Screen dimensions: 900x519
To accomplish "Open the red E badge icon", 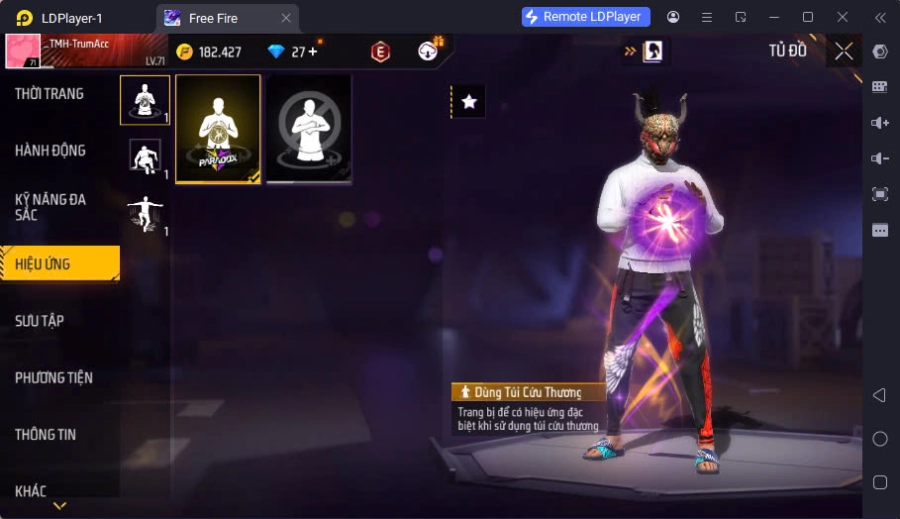I will click(380, 52).
